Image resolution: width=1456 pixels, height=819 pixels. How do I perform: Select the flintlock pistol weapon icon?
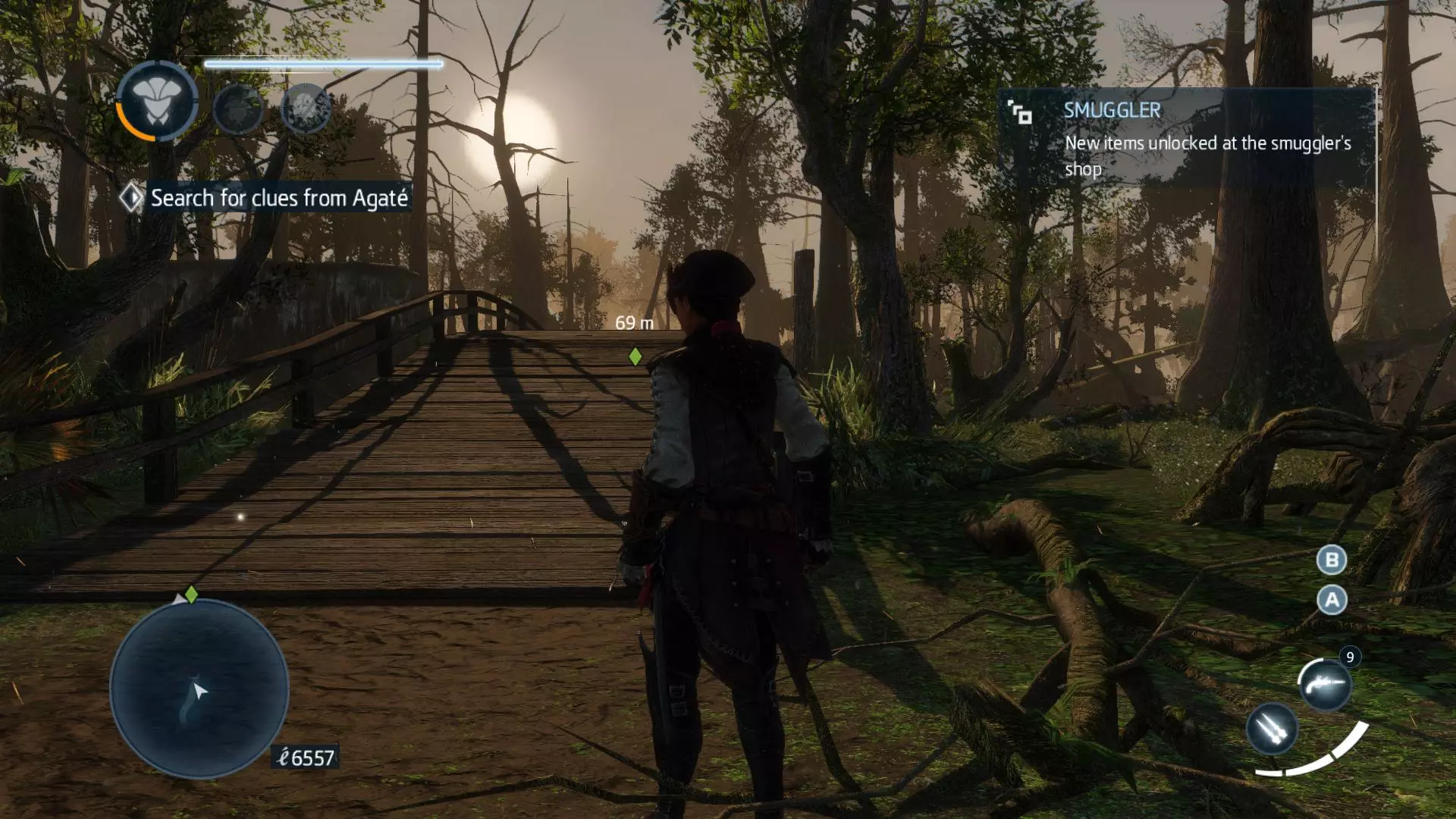1325,684
